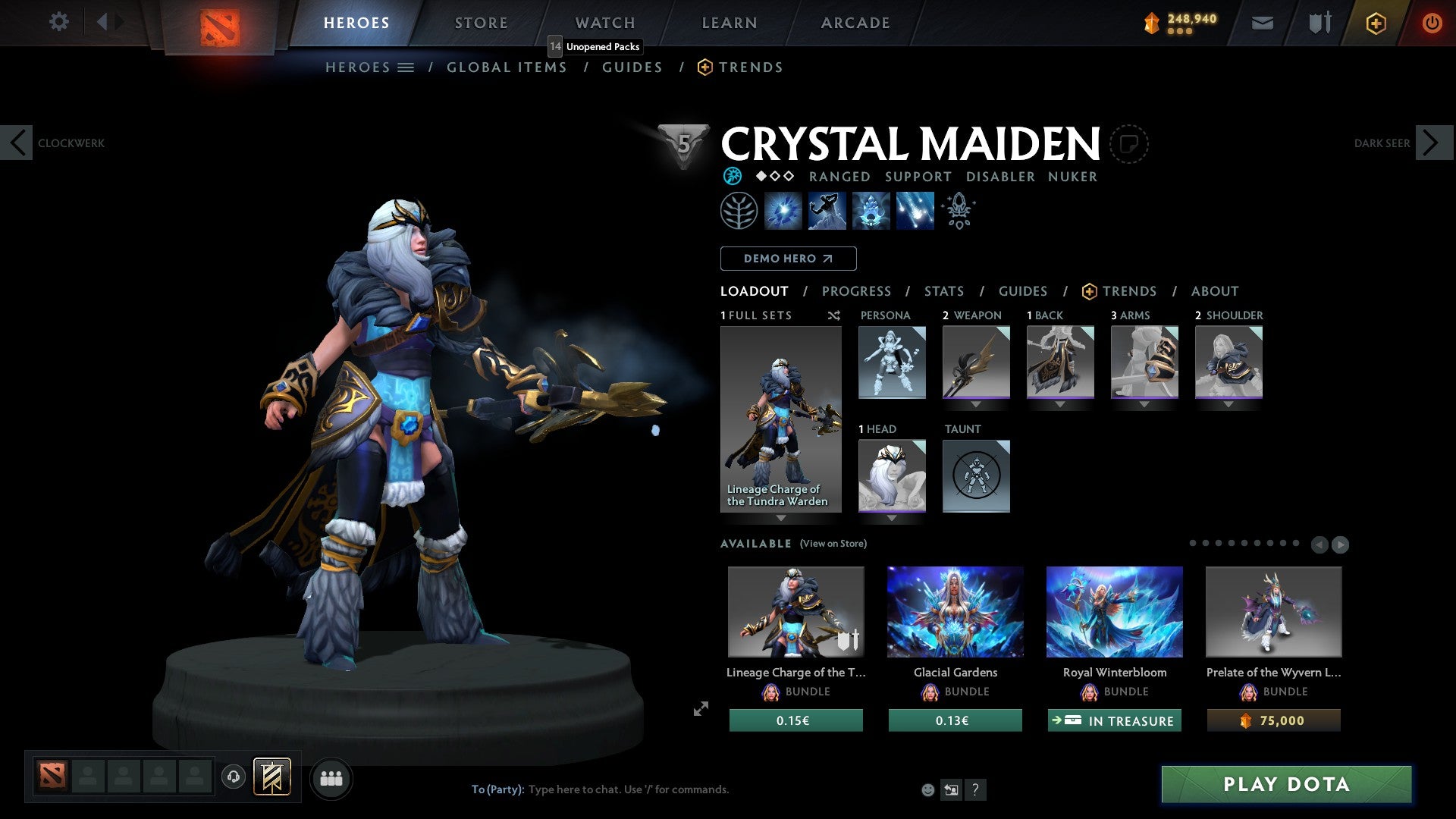The width and height of the screenshot is (1456, 819).
Task: Open Dota Plus hexagon icon
Action: (x=1376, y=23)
